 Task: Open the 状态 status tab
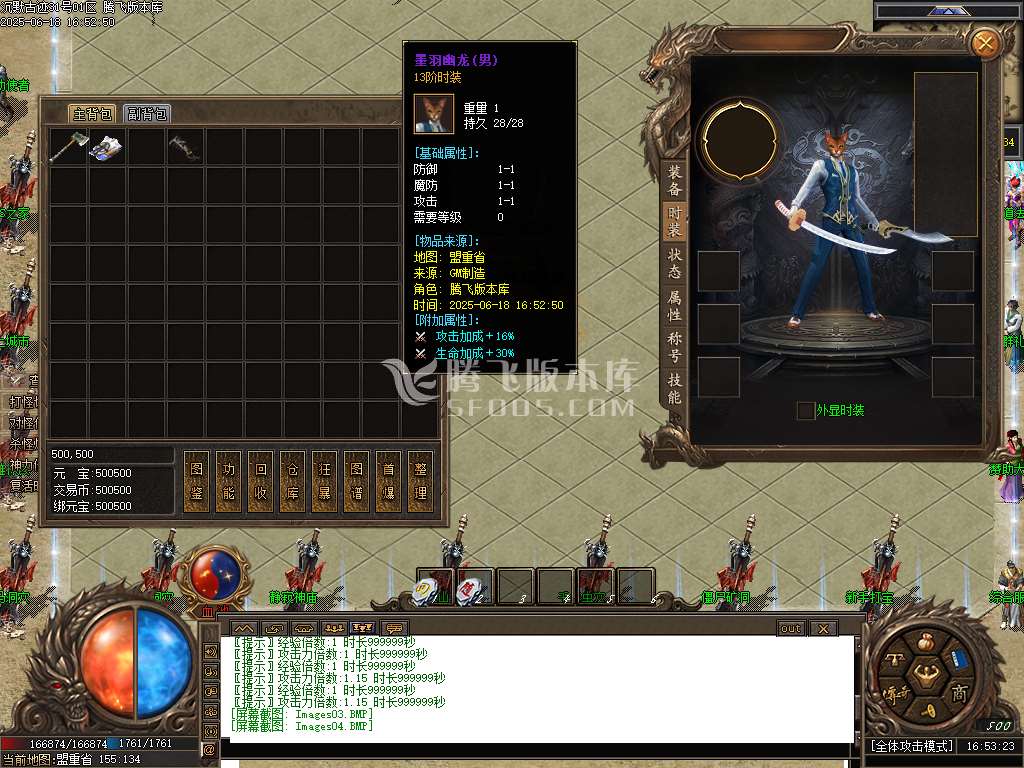click(675, 263)
